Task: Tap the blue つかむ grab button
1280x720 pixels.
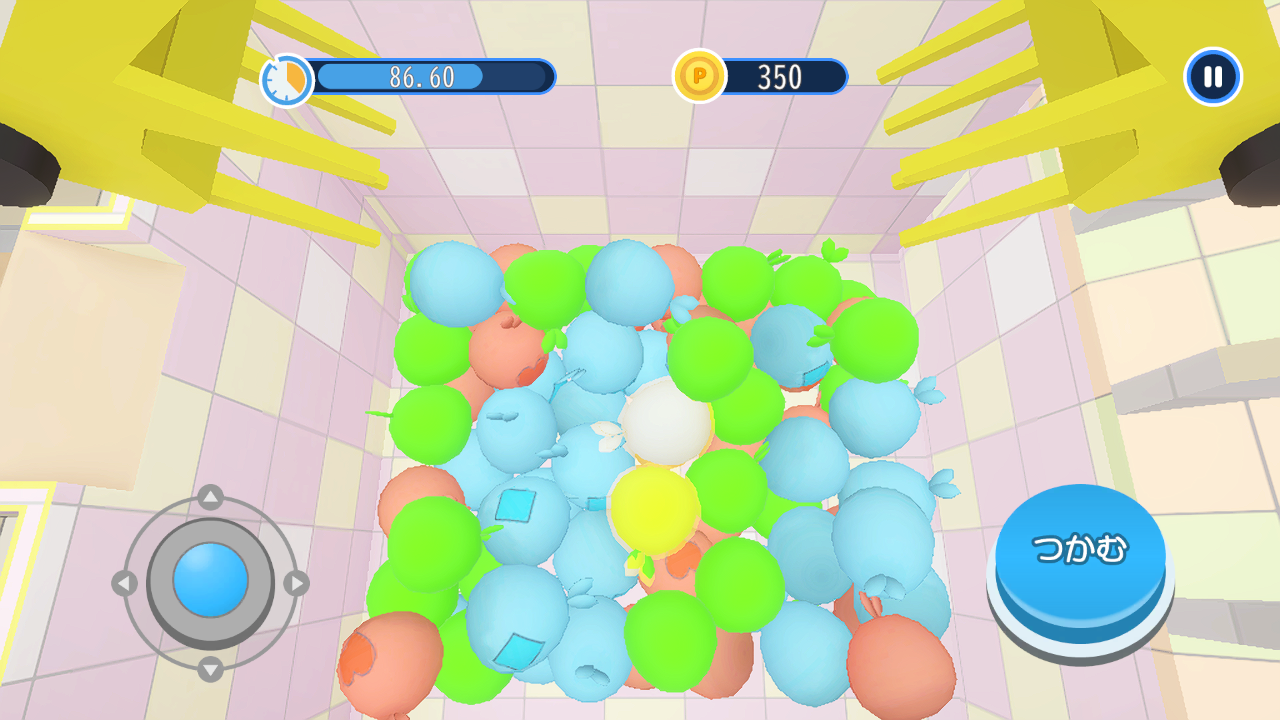Action: pos(1080,552)
